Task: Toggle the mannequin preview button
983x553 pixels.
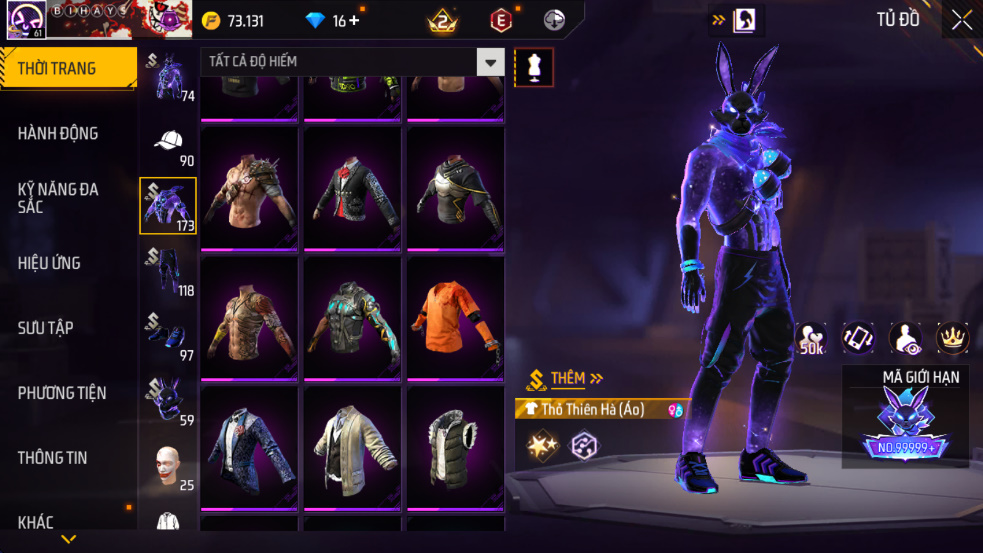Action: pos(533,67)
